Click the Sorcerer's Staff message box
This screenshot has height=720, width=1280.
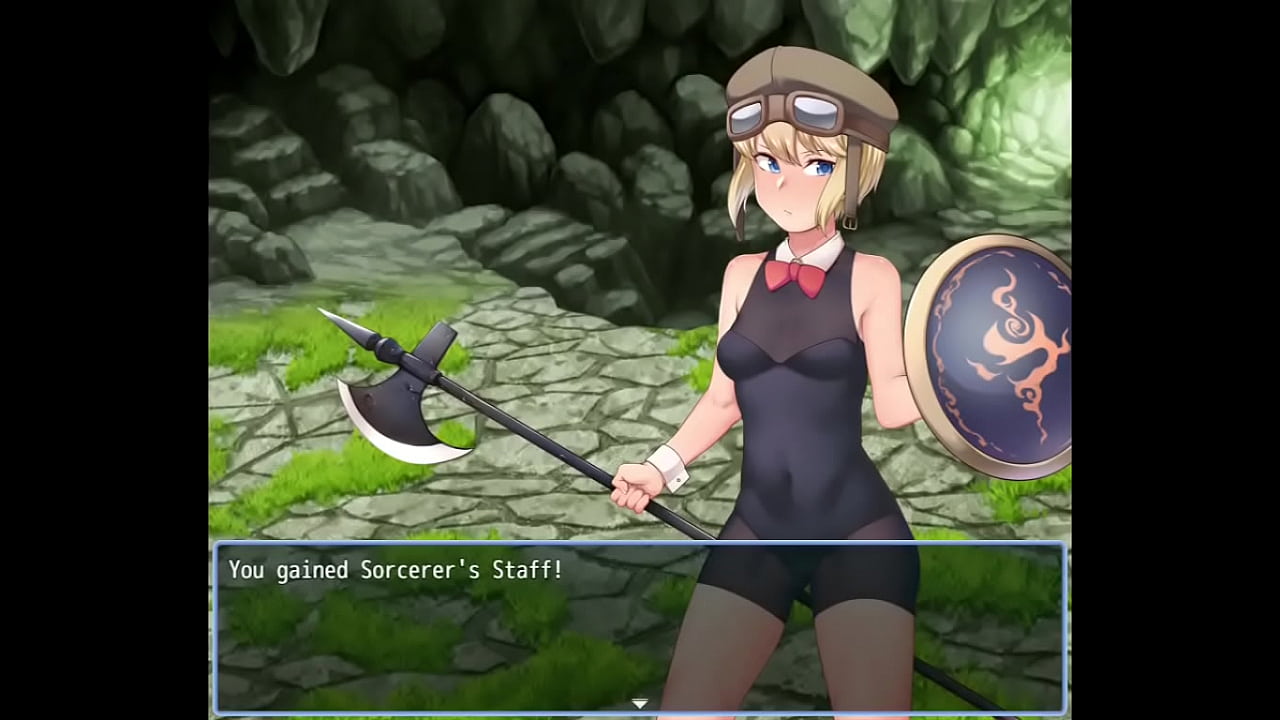pyautogui.click(x=640, y=627)
